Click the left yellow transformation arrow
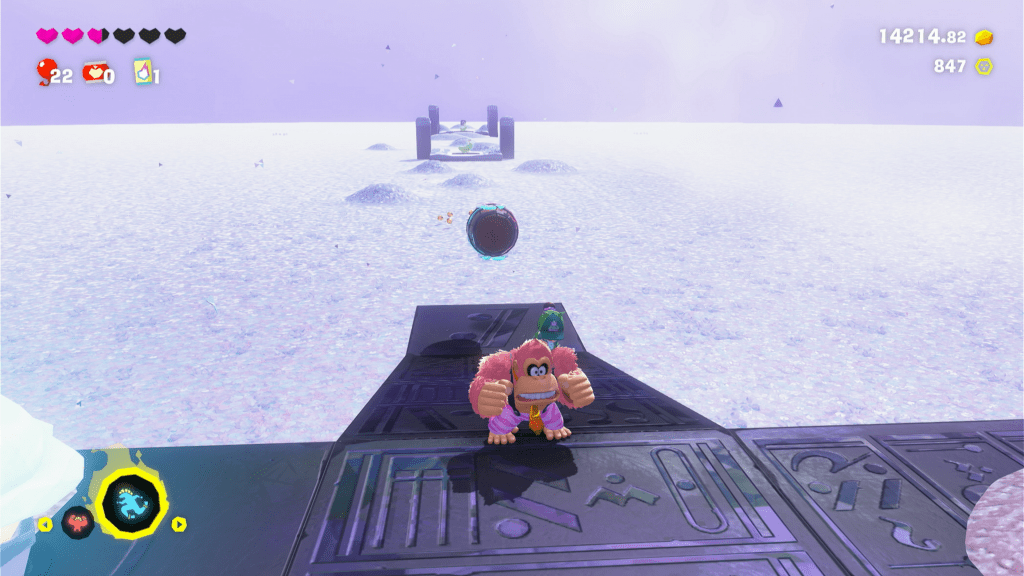This screenshot has width=1024, height=576. click(43, 523)
